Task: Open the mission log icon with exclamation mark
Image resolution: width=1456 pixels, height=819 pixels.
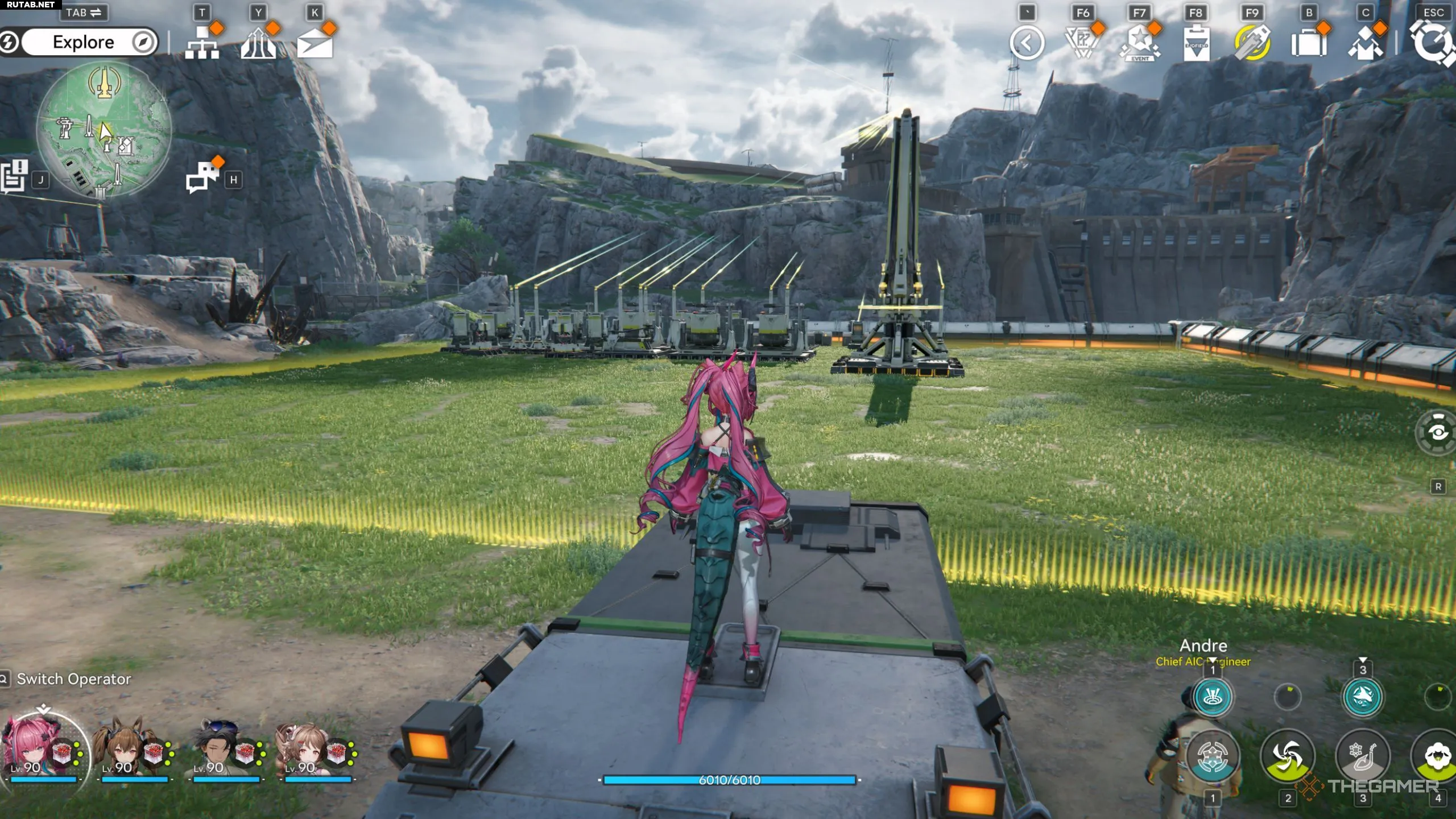Action: (14, 176)
